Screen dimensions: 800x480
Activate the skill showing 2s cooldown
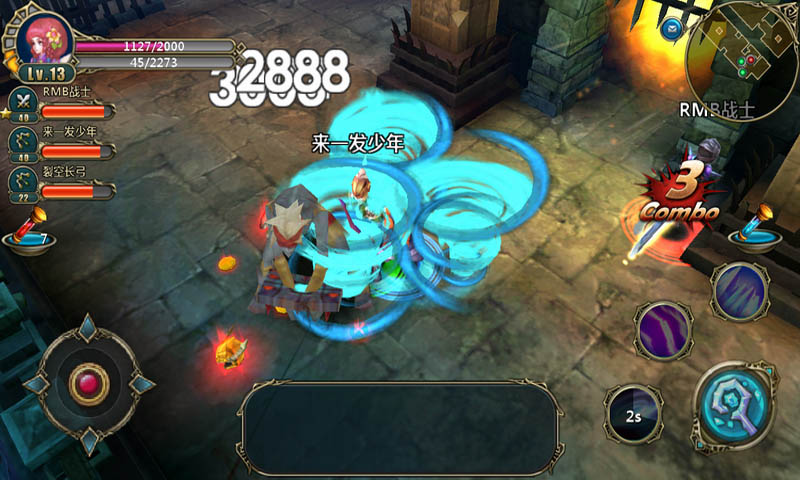coord(634,413)
